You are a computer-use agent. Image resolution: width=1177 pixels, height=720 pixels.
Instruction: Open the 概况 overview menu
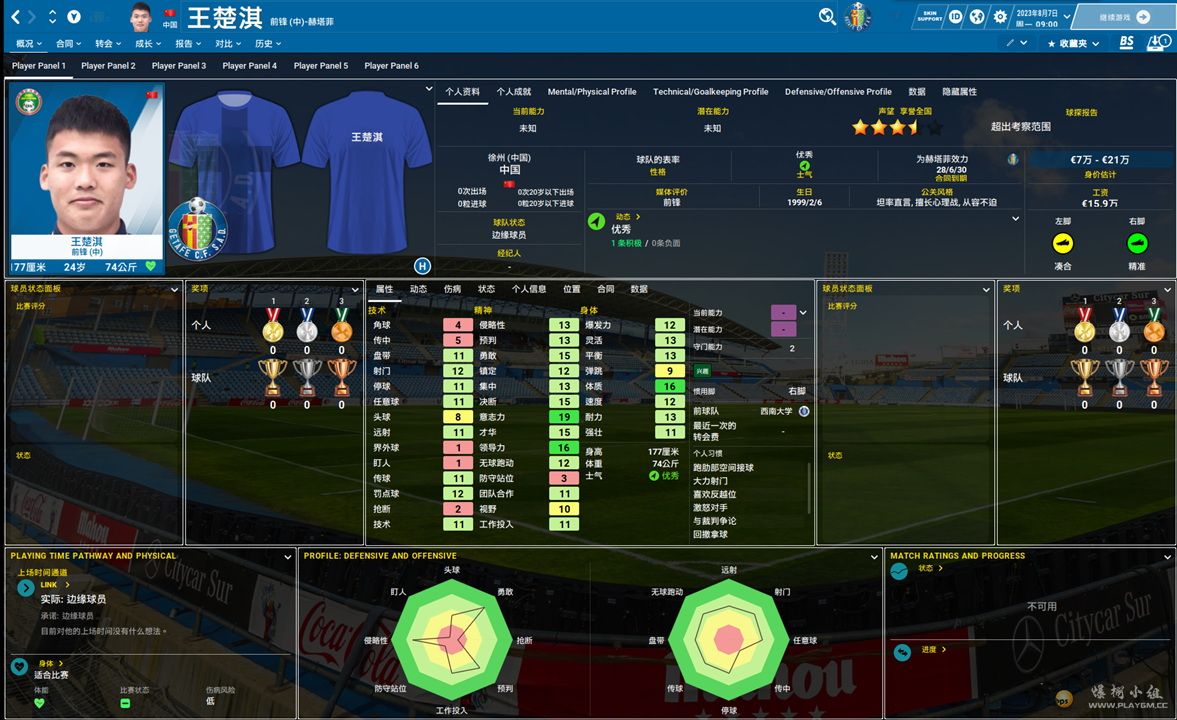coord(30,44)
